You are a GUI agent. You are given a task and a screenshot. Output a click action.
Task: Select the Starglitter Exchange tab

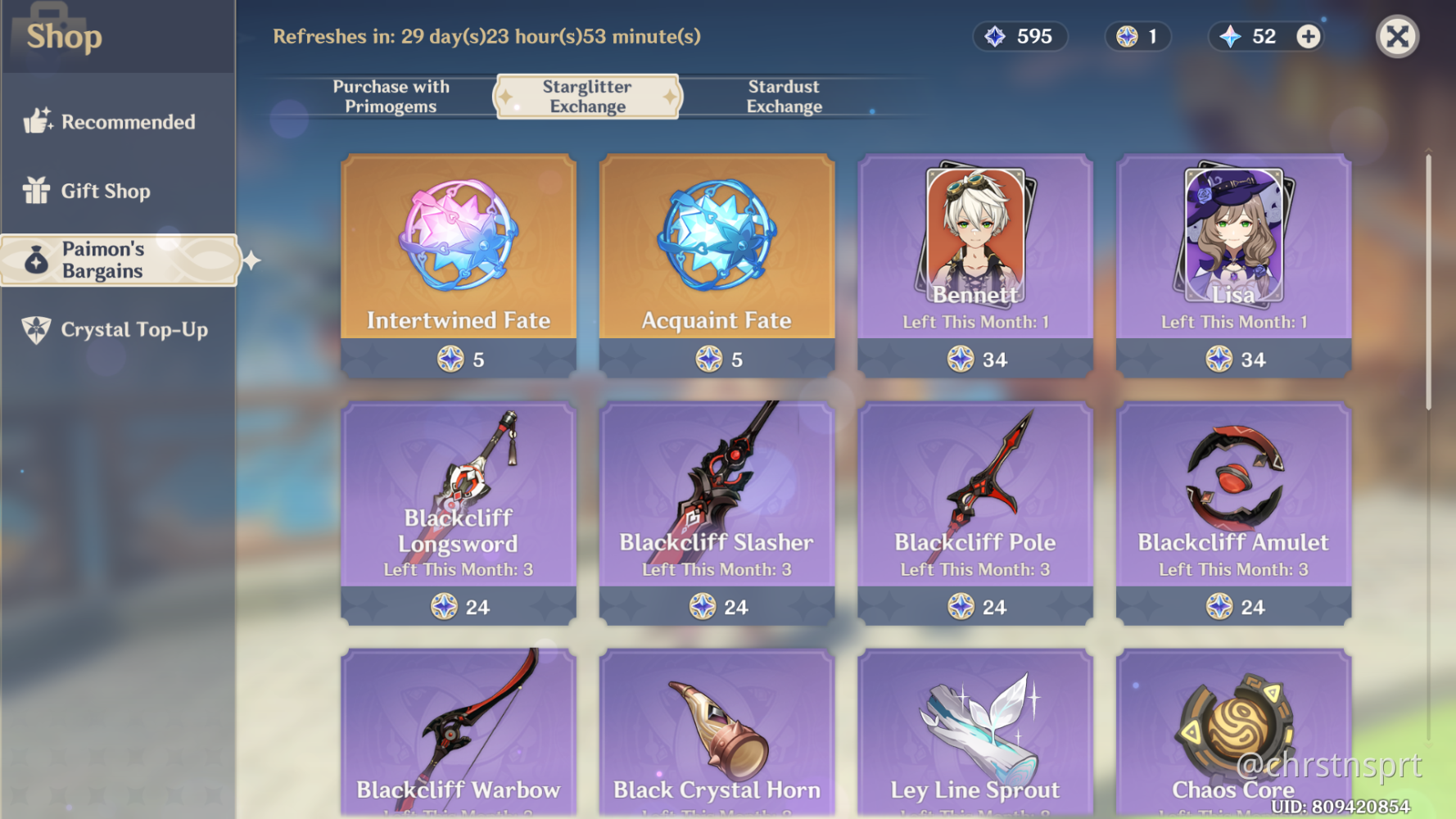tap(586, 96)
